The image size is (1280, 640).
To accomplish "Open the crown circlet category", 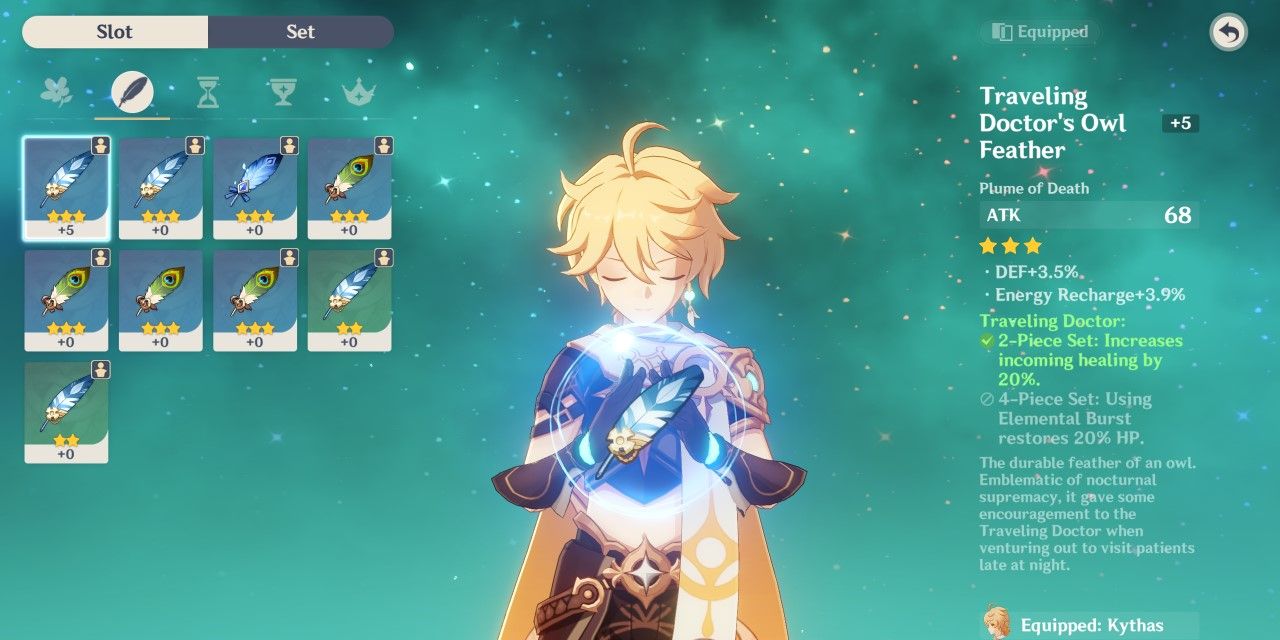I will pyautogui.click(x=358, y=93).
